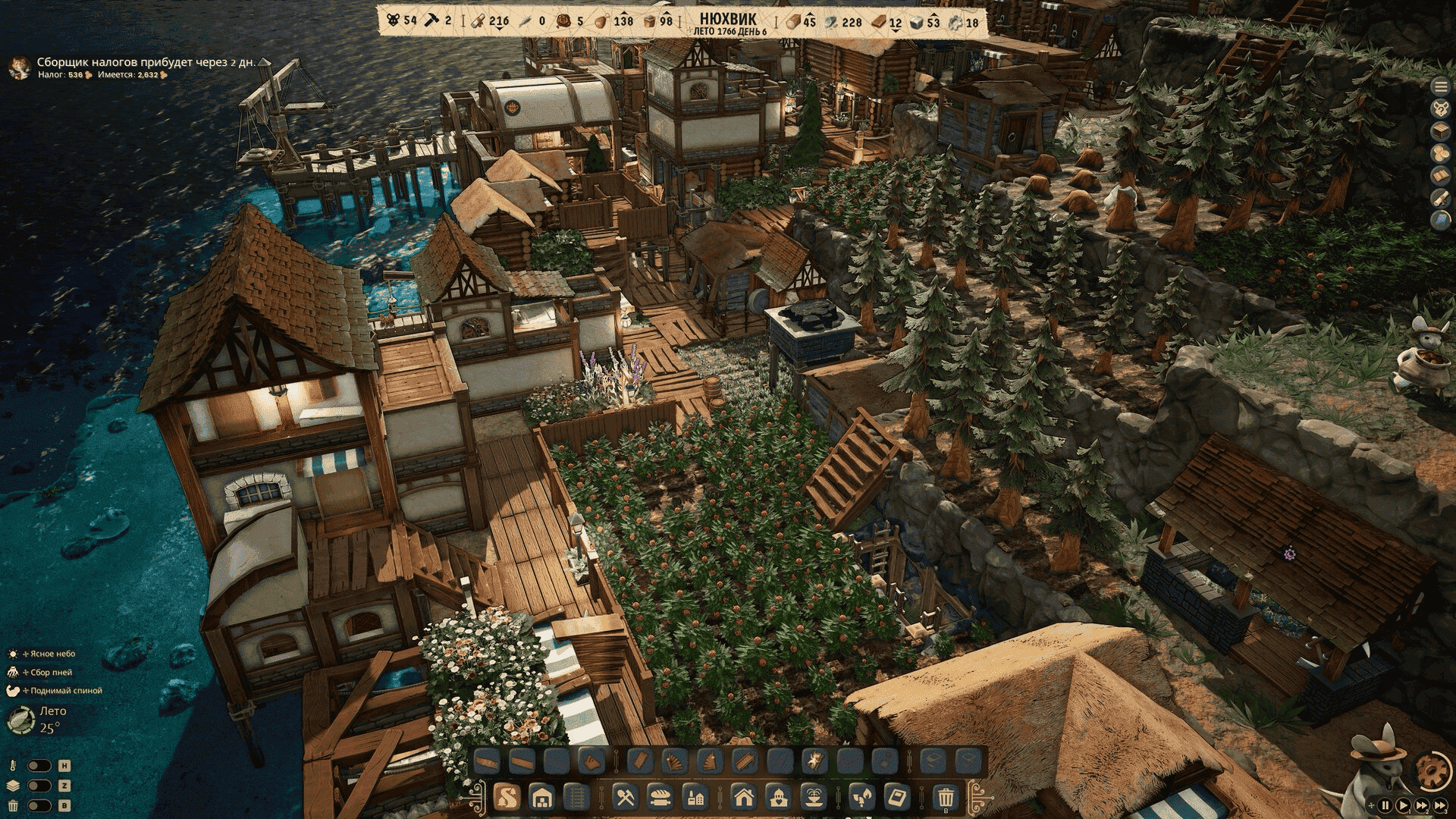Open the shovel and pickaxe gathering category
The height and width of the screenshot is (819, 1456).
click(625, 797)
